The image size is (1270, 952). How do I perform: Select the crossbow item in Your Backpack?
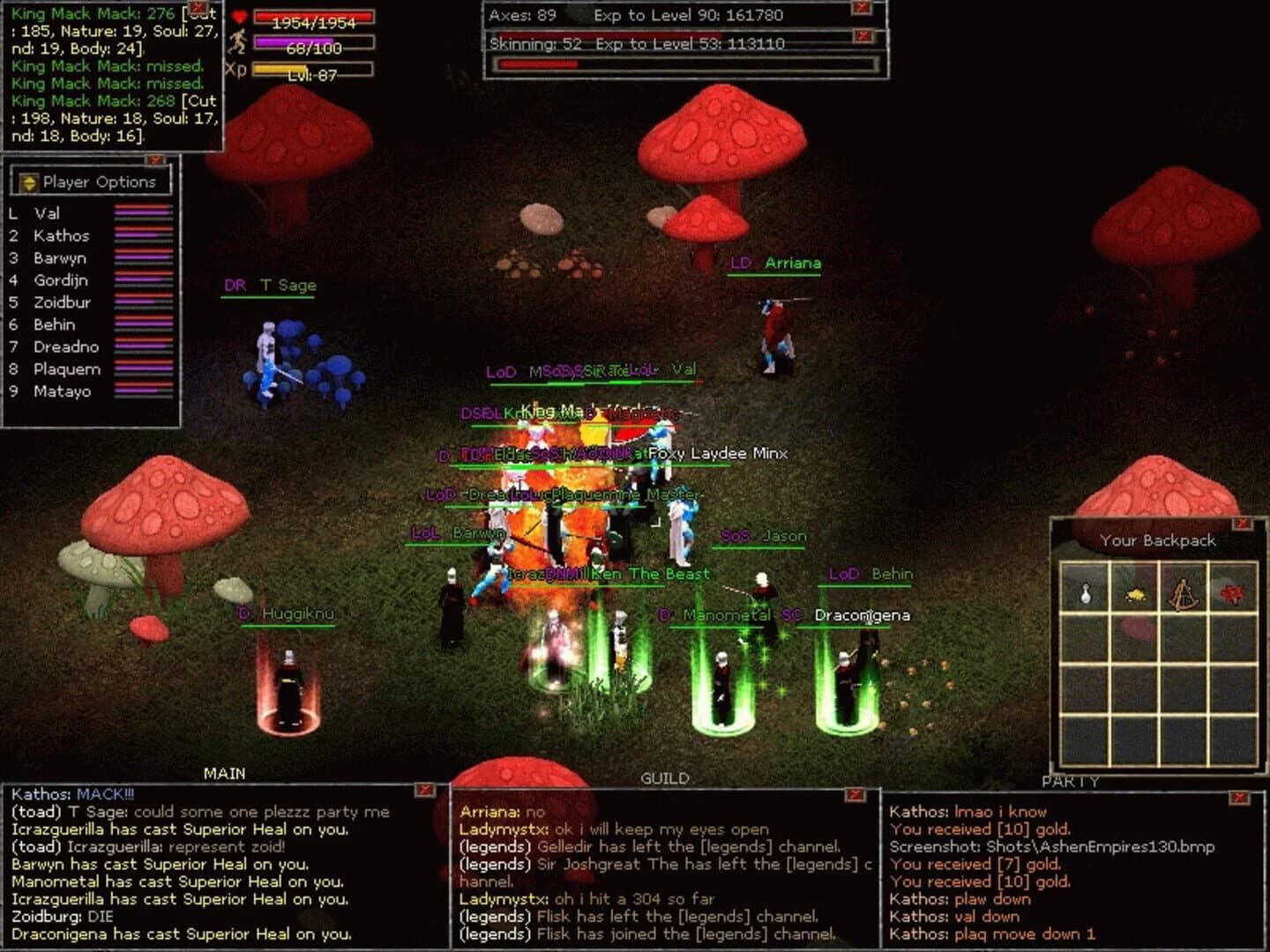pos(1186,593)
